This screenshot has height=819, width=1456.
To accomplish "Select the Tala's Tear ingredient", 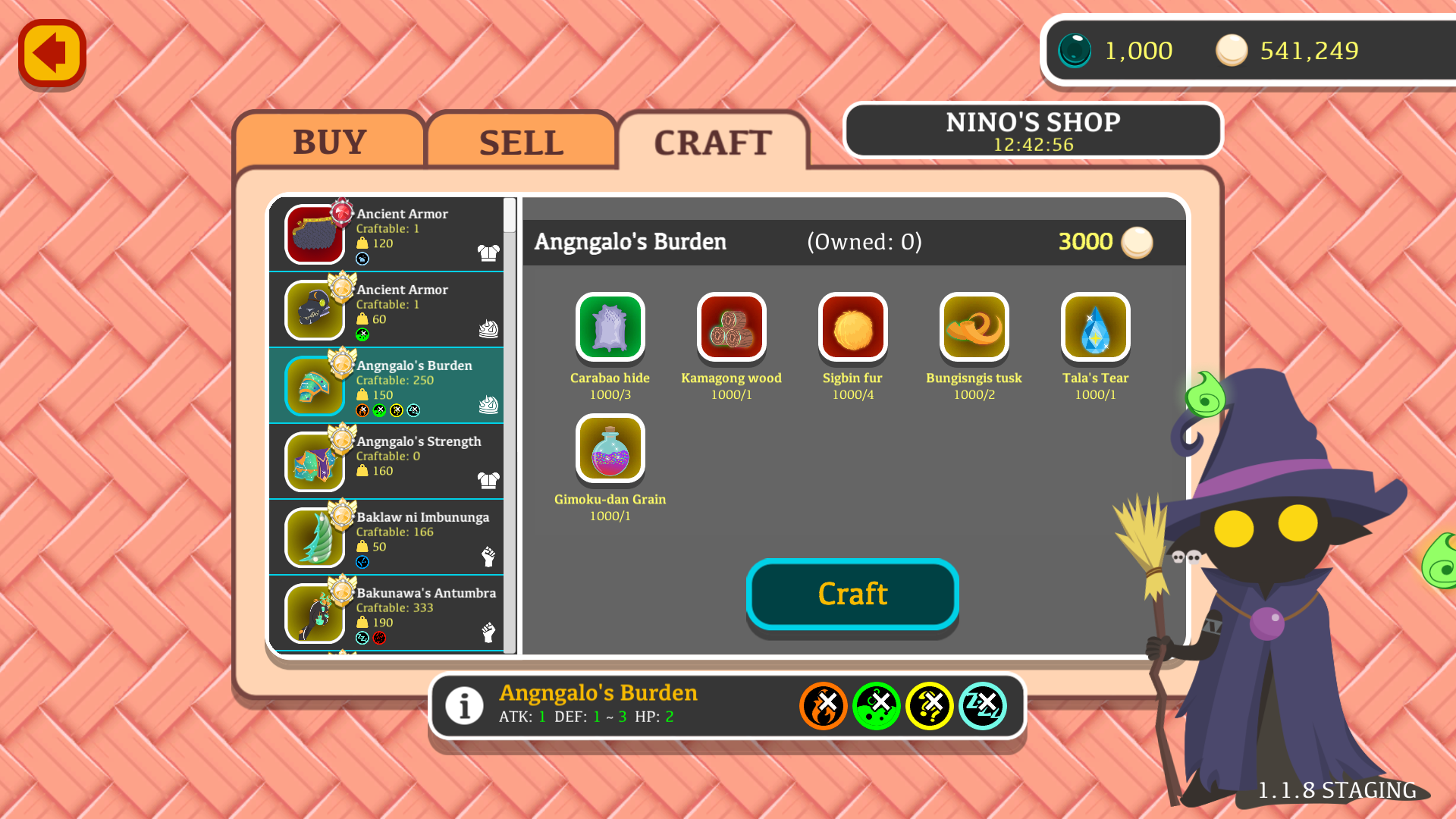I will point(1095,327).
